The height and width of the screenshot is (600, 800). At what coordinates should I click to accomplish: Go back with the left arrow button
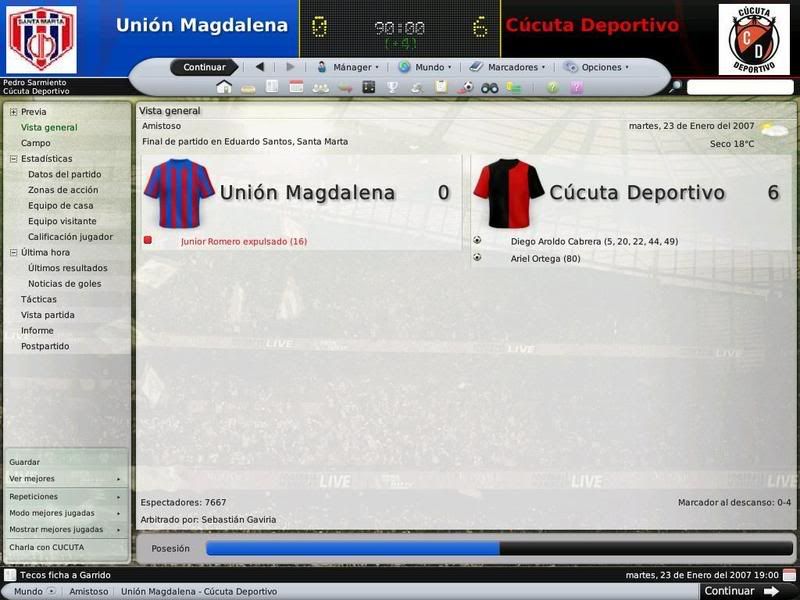click(x=260, y=67)
